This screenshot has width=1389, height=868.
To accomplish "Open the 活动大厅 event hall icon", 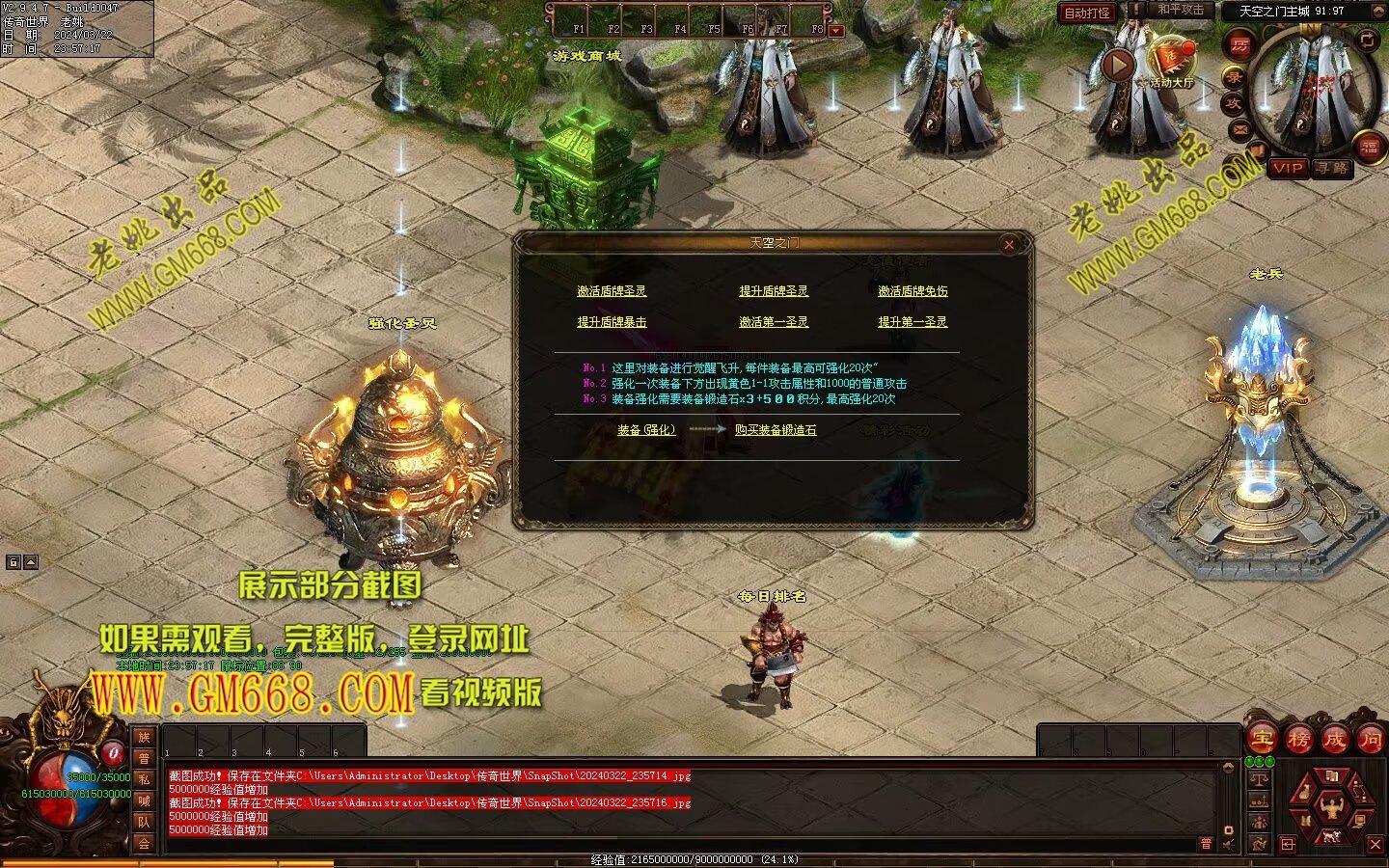I will 1171,60.
